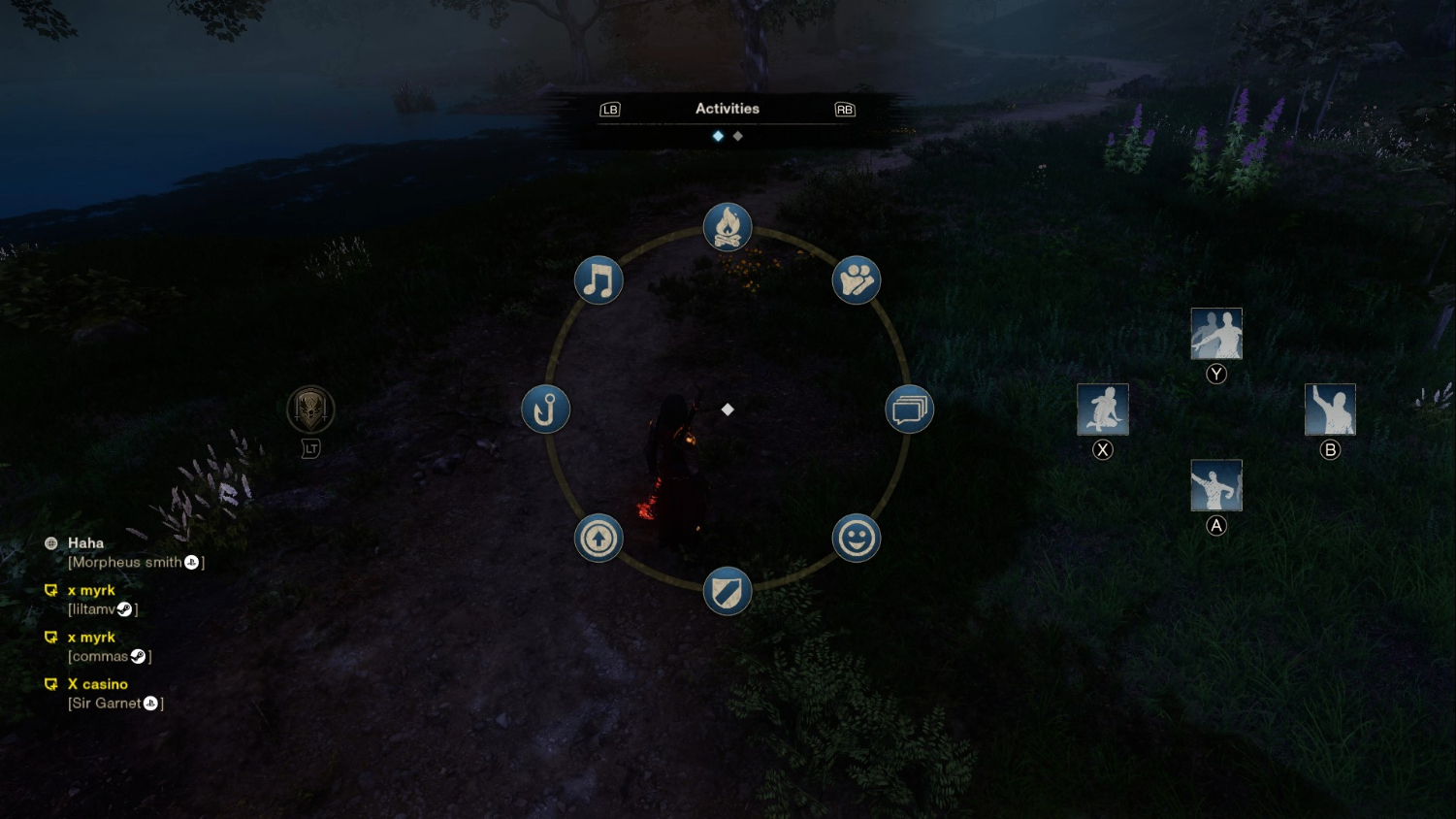This screenshot has width=1456, height=819.
Task: Switch categories using the RB tab button
Action: click(843, 109)
